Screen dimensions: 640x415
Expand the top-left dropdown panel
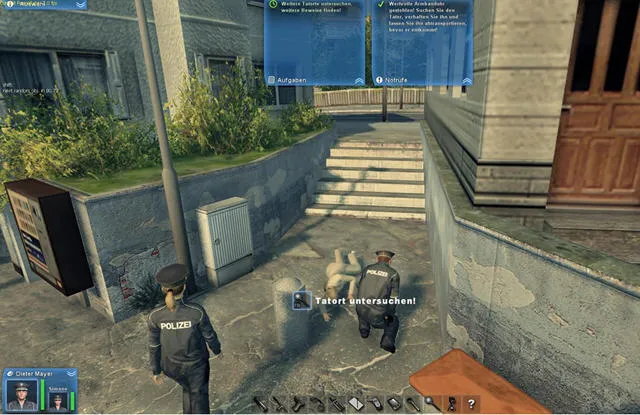point(81,5)
